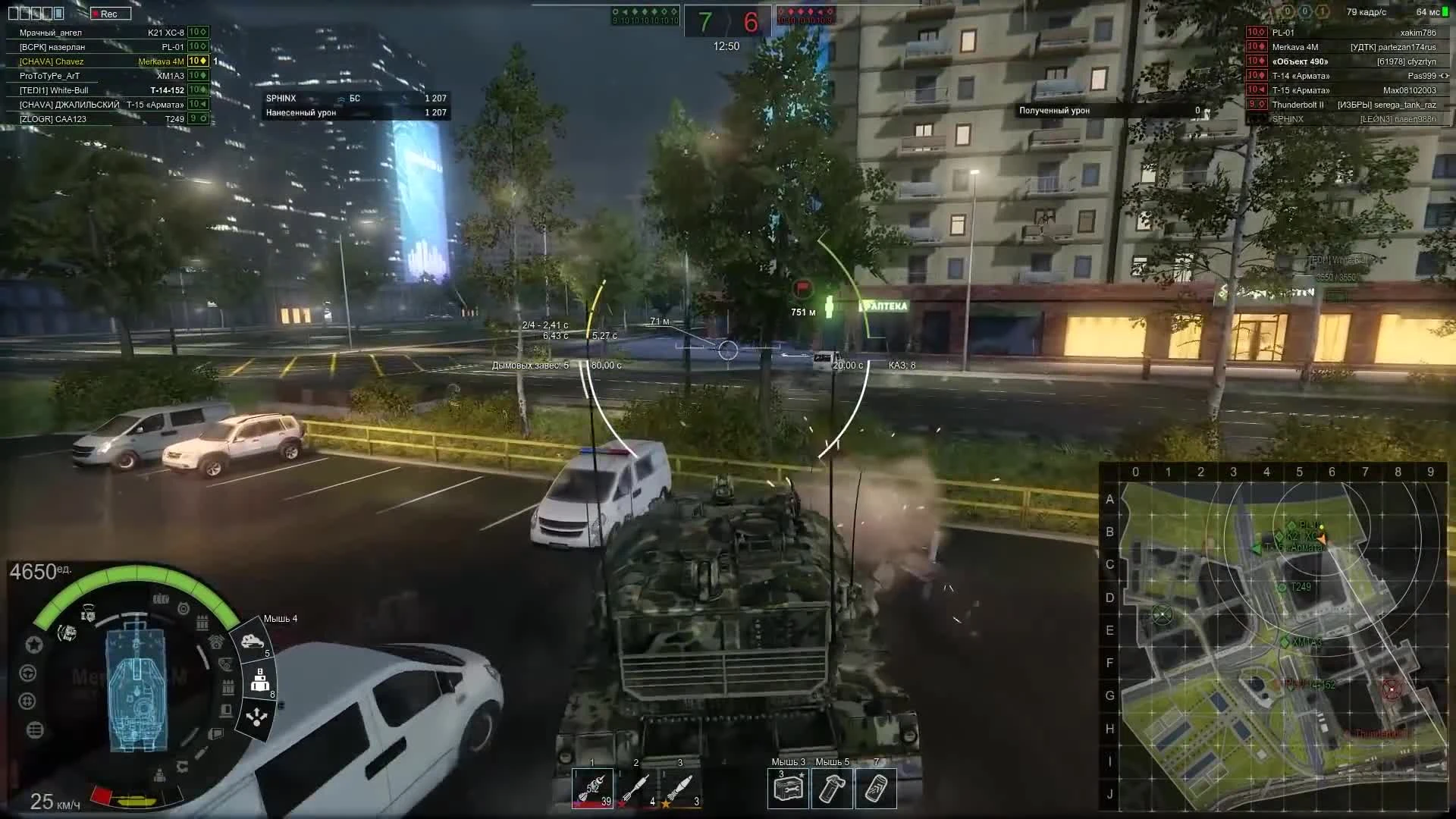Select the repair kit consumable (Мышь 3)
Viewport: 1456px width, 819px height.
[787, 789]
